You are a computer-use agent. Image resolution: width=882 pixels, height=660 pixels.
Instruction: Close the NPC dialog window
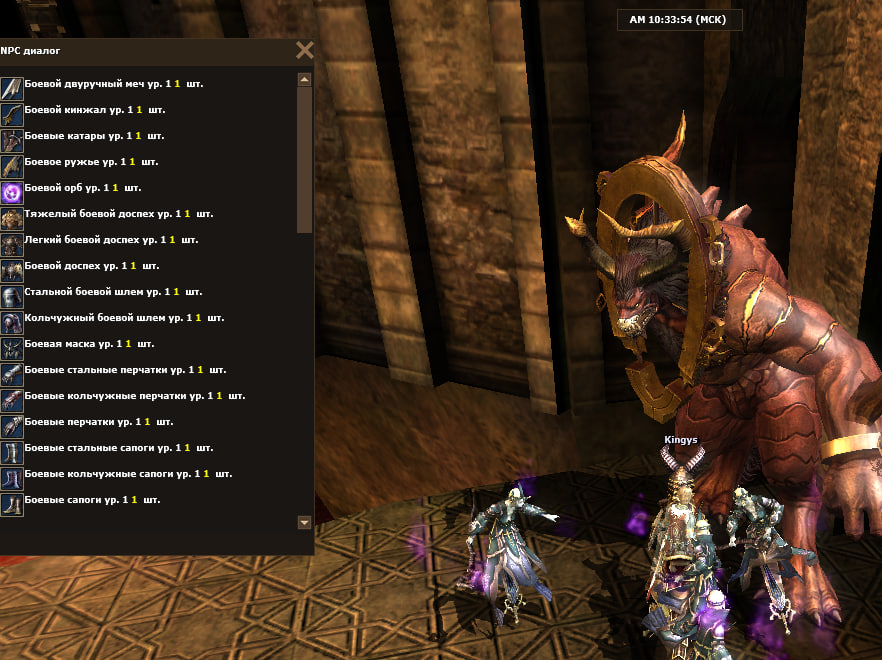(x=305, y=51)
